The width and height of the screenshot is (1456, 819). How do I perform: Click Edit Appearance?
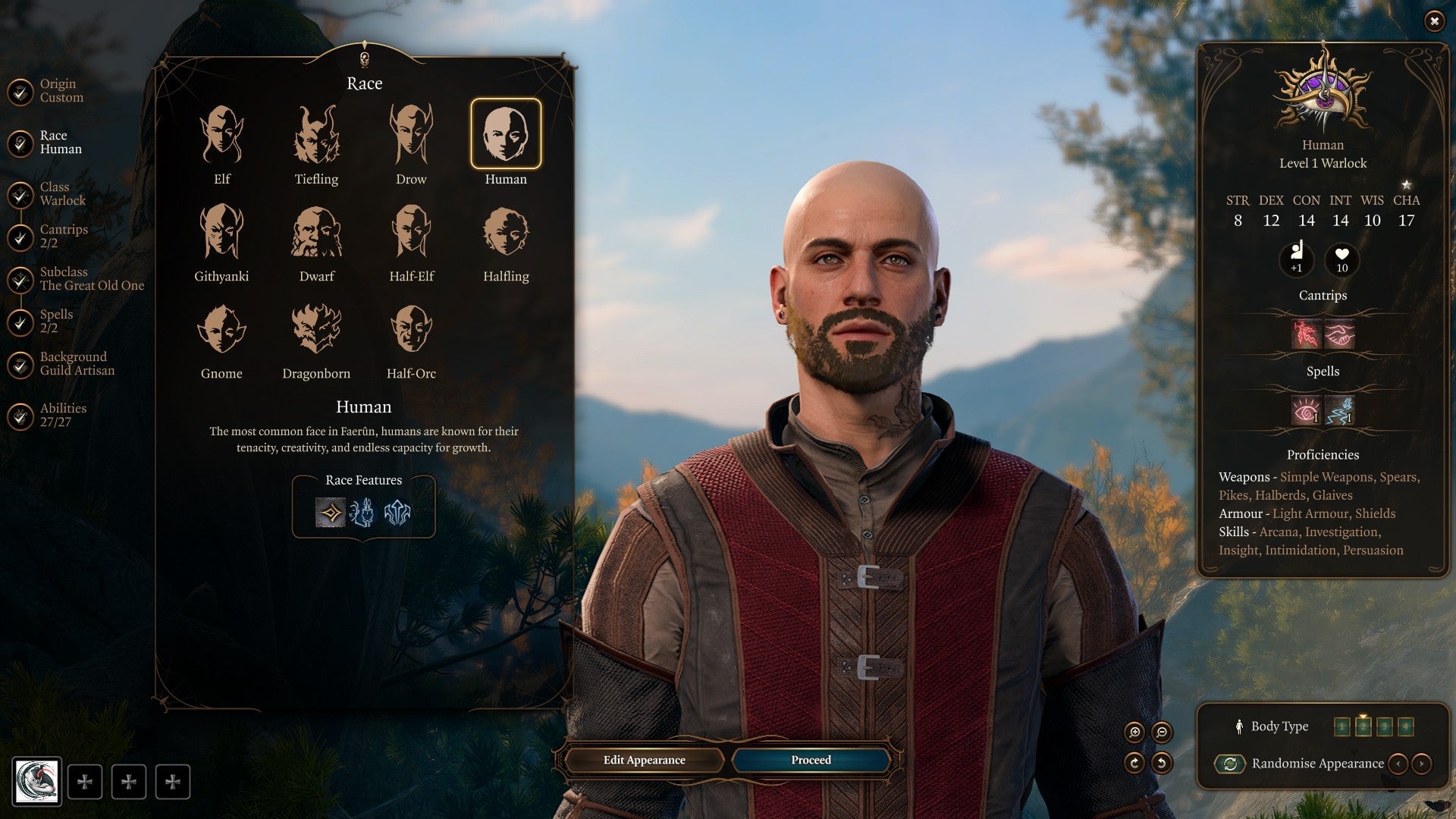tap(645, 760)
